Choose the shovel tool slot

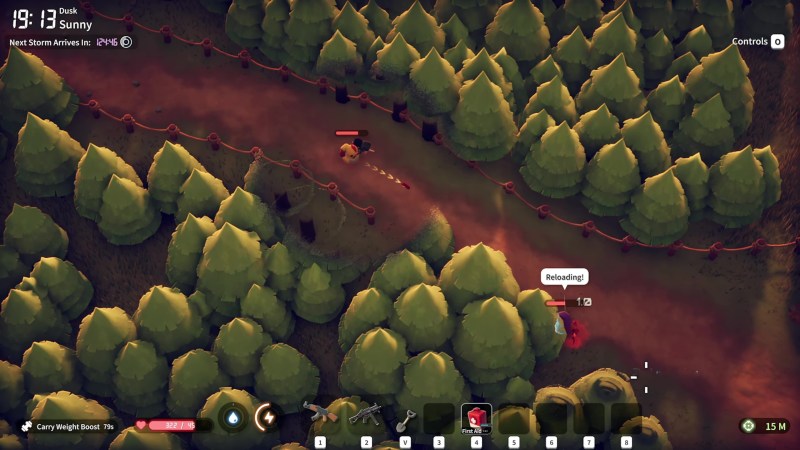click(405, 418)
